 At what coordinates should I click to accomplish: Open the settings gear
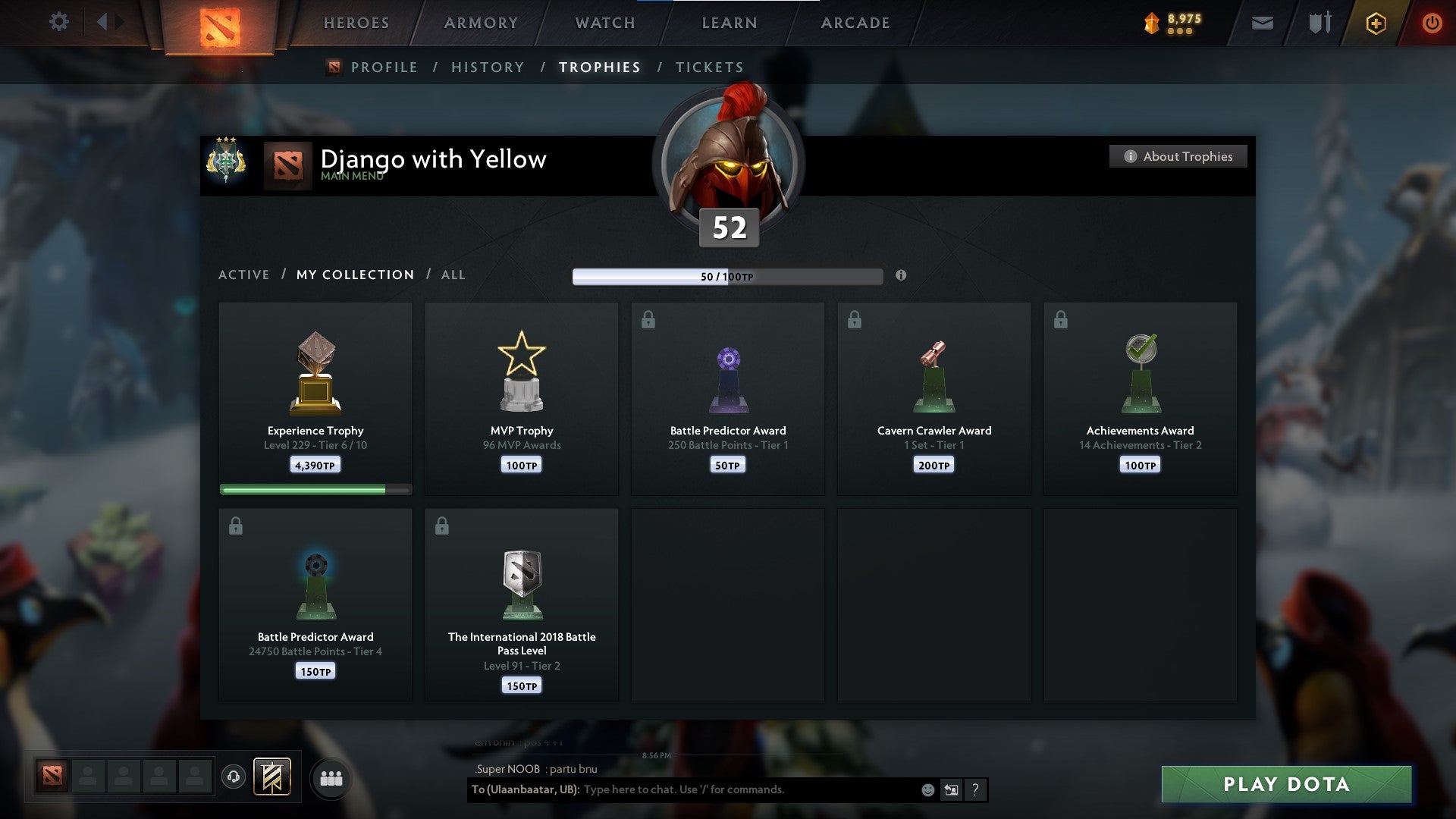point(59,22)
